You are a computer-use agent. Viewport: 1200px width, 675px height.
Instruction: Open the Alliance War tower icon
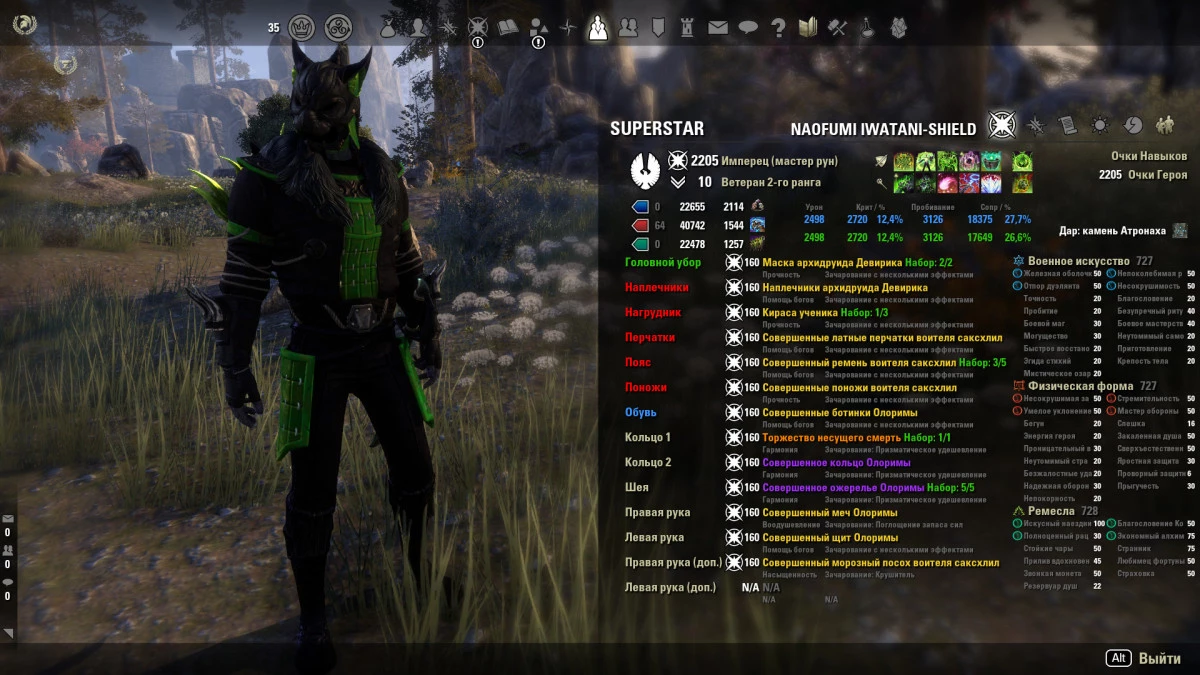click(x=688, y=28)
